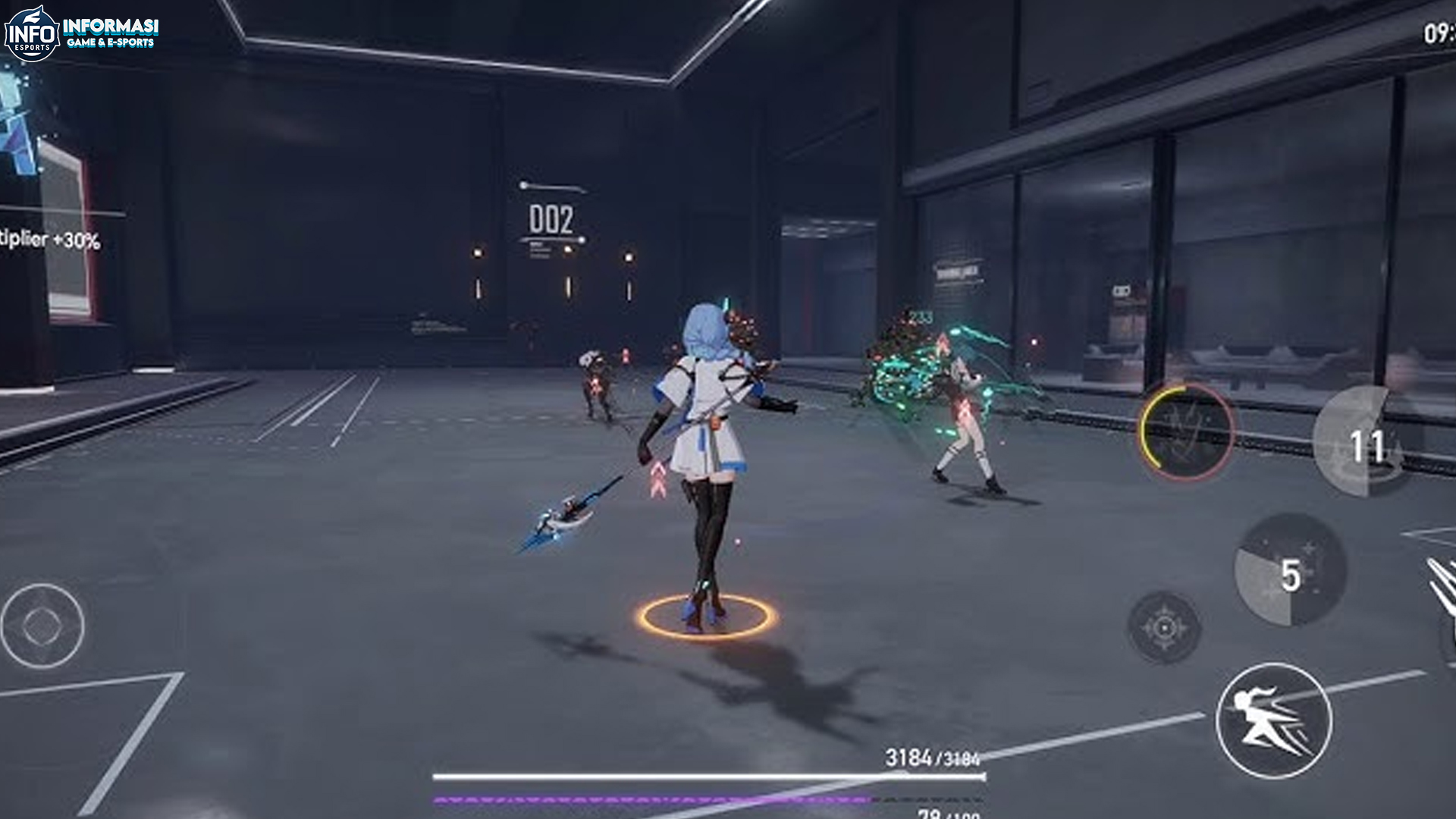Tap the dash sprint button
The width and height of the screenshot is (1456, 819).
pyautogui.click(x=1273, y=720)
